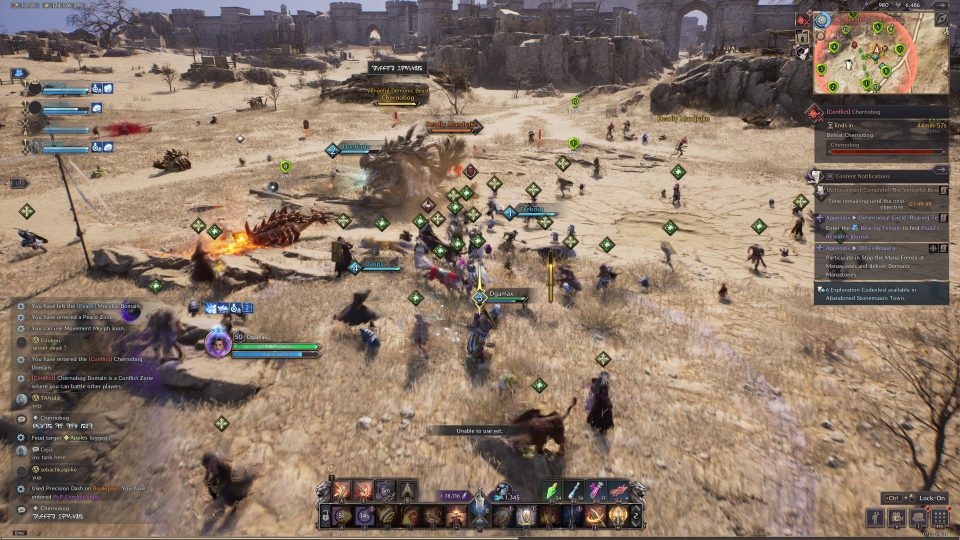Image resolution: width=960 pixels, height=540 pixels.
Task: Click the chat Enter input box
Action: click(20, 533)
